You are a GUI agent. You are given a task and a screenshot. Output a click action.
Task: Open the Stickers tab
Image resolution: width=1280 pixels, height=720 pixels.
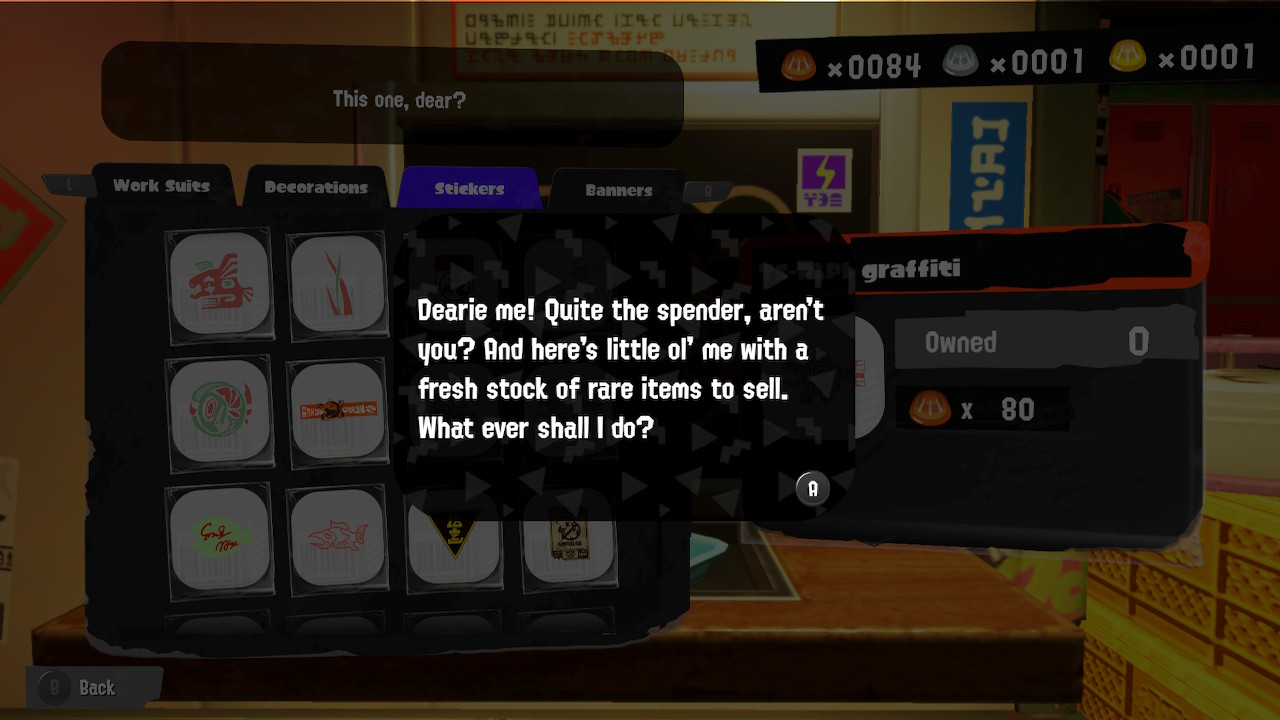tap(467, 187)
